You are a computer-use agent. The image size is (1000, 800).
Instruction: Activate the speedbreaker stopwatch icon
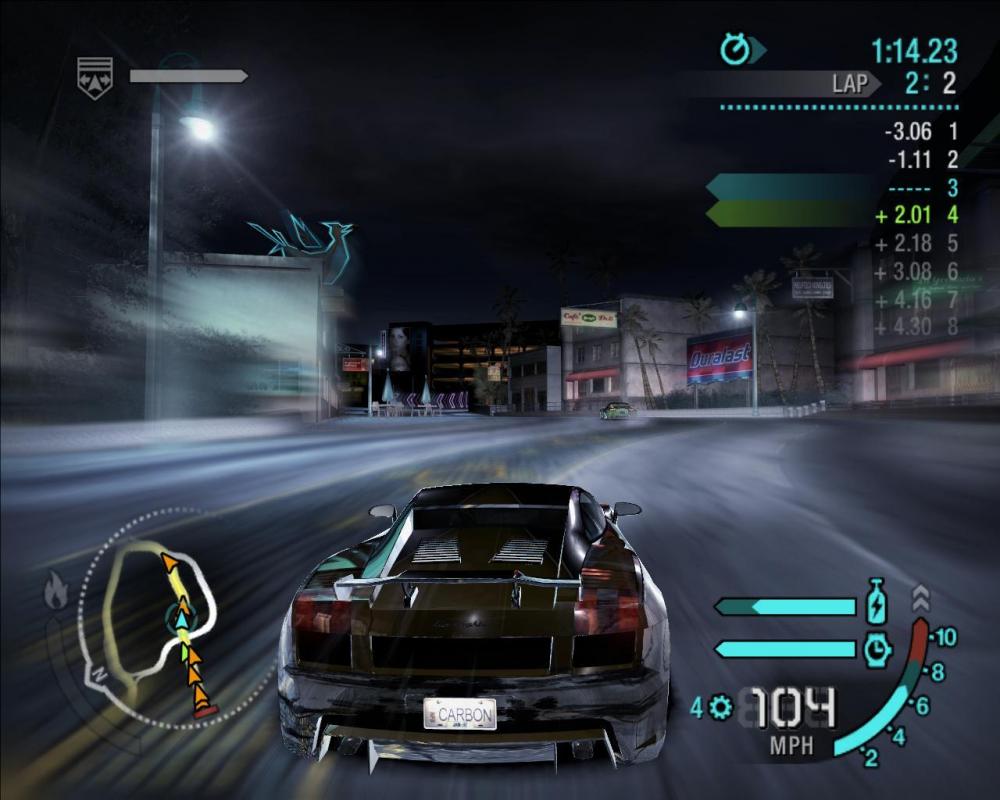(x=876, y=649)
